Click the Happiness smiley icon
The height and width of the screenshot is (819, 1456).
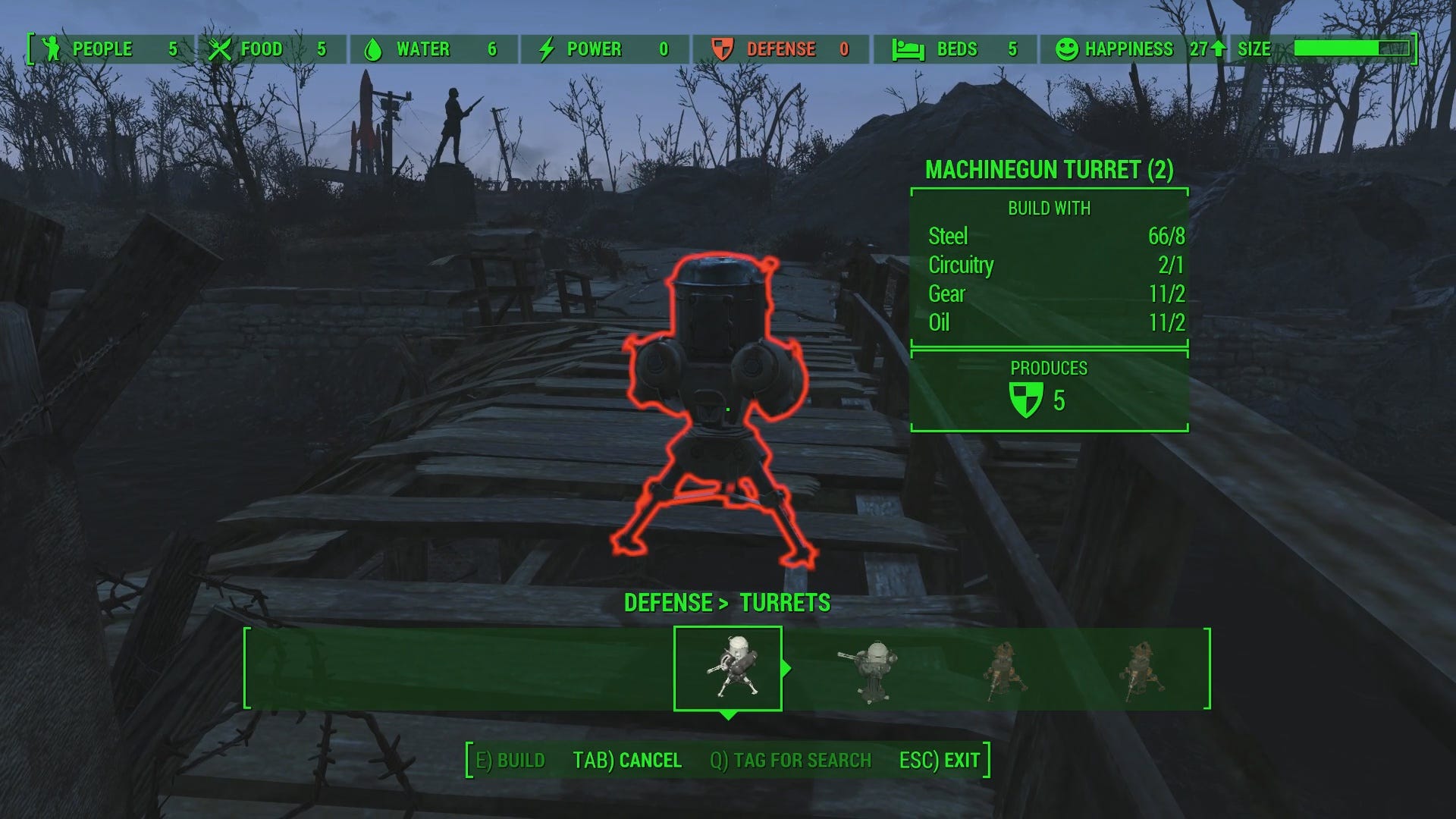coord(1068,49)
